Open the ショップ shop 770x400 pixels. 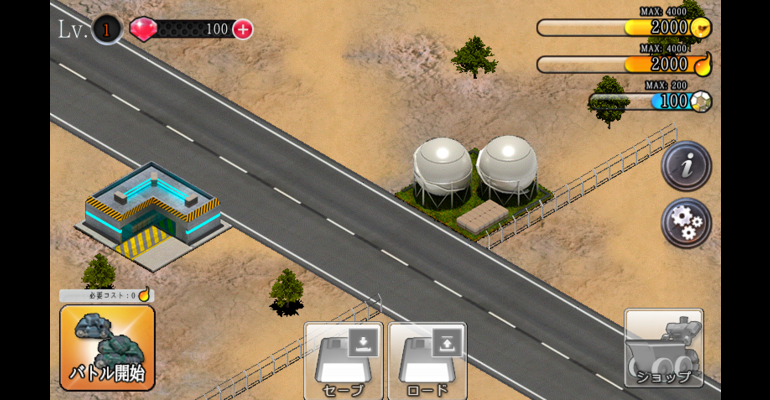tap(663, 349)
